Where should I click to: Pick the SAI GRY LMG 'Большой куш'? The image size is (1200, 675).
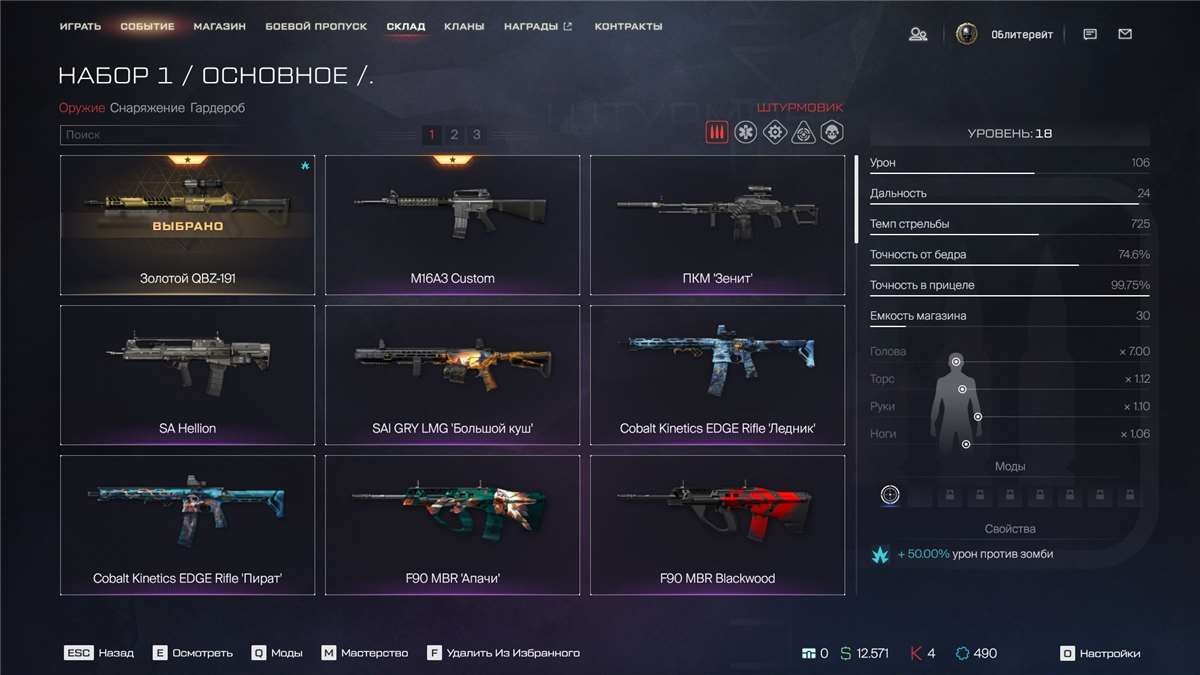(452, 375)
